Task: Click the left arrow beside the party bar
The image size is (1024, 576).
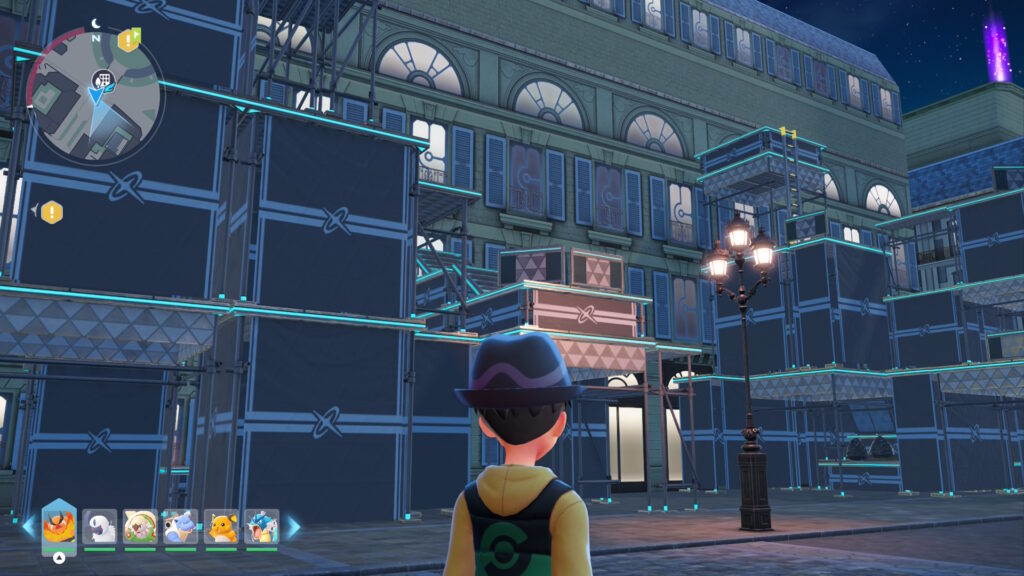Action: pos(28,526)
